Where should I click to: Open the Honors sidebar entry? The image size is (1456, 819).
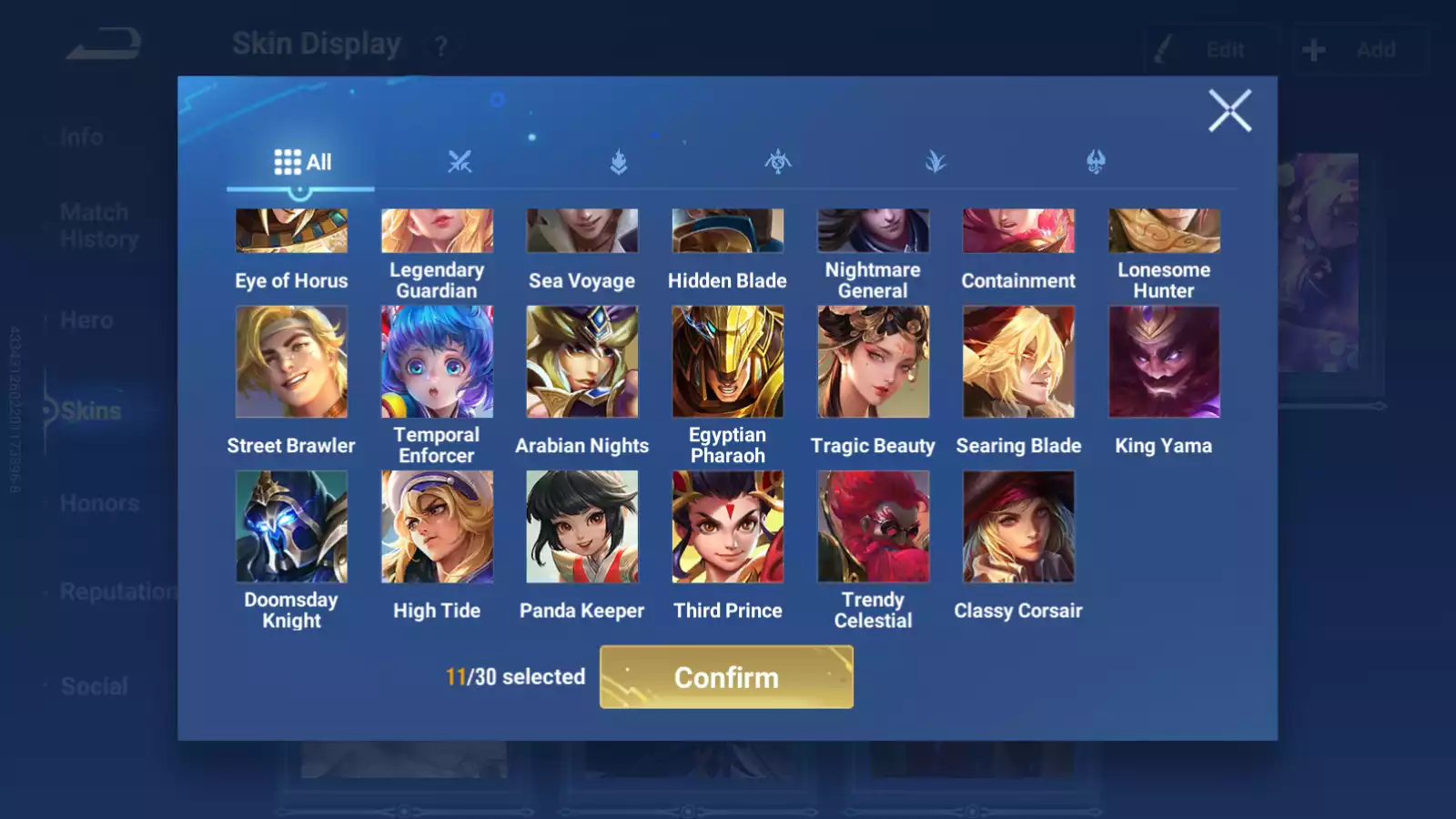(100, 502)
